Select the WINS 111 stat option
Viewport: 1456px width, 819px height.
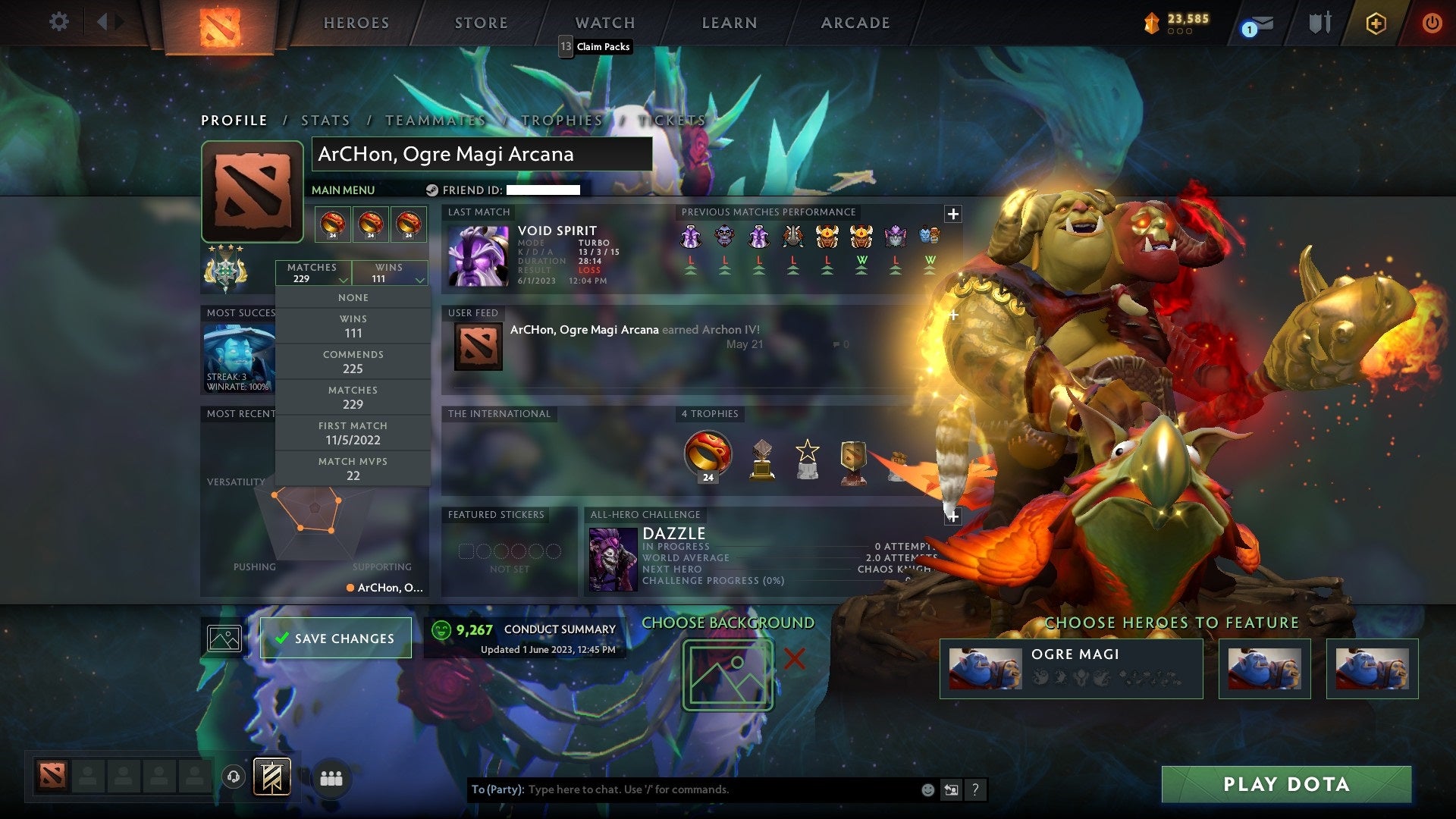[353, 325]
